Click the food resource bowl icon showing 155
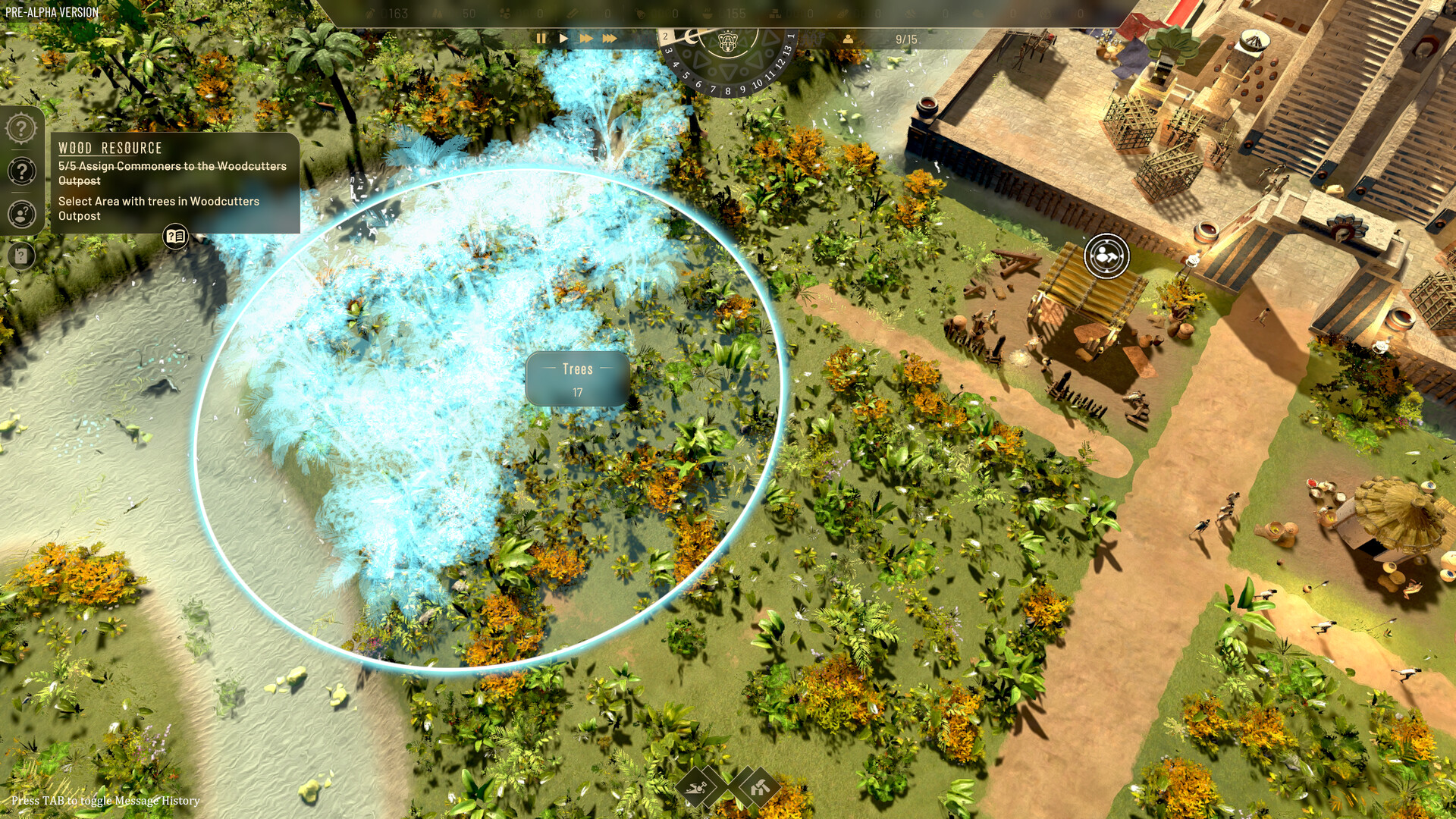 (x=709, y=13)
